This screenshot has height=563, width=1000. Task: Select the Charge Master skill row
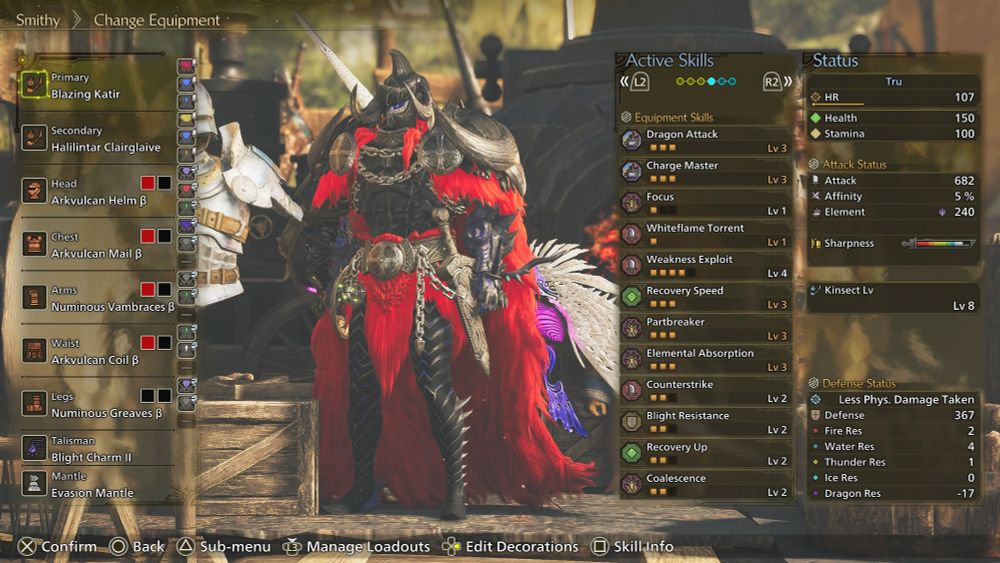(x=705, y=171)
